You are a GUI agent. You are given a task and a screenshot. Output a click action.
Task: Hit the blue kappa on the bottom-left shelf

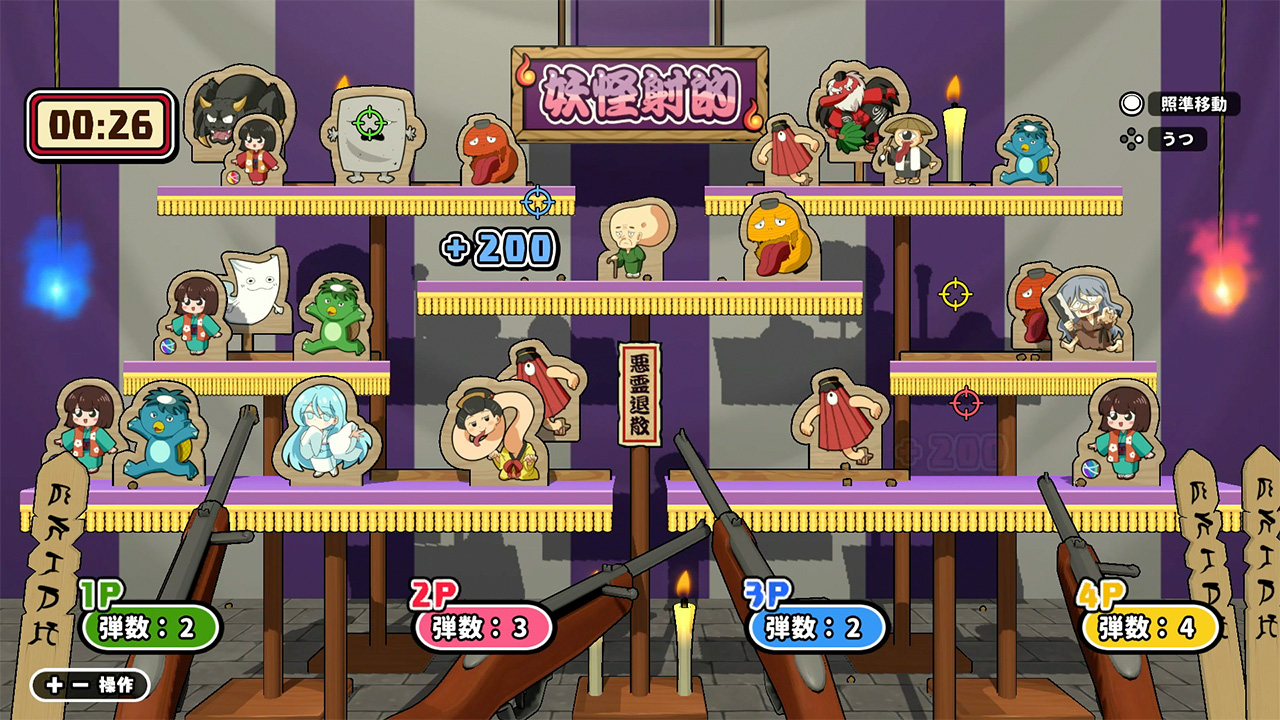tap(163, 430)
